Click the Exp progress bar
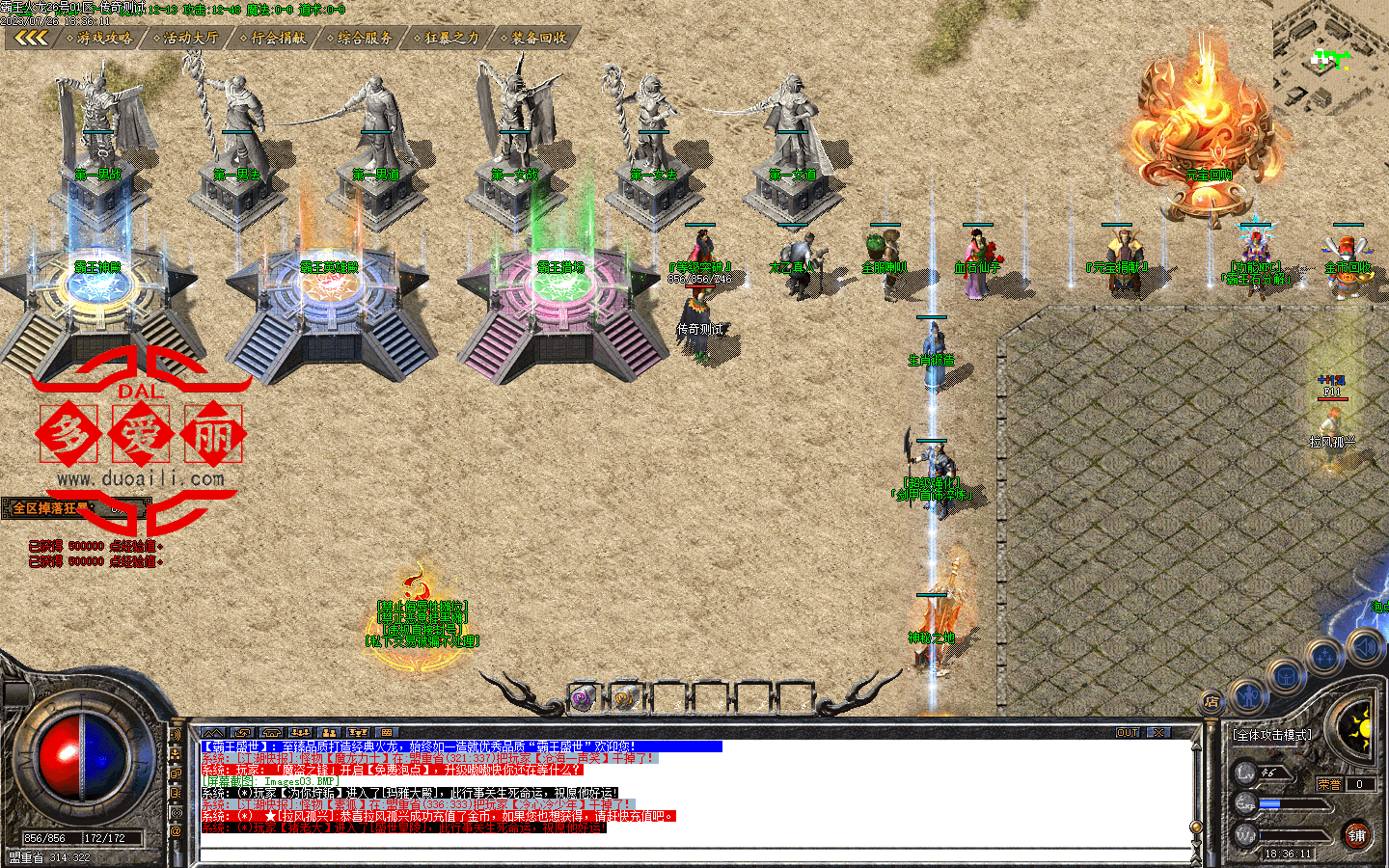 1293,804
